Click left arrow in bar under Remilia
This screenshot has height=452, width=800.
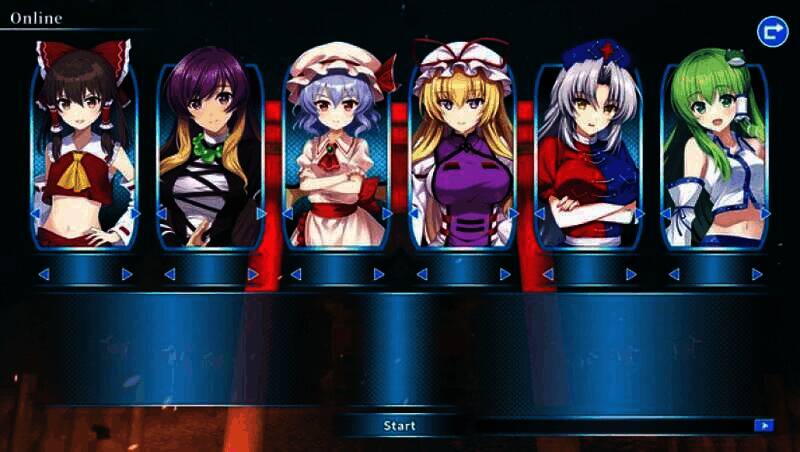[x=295, y=274]
